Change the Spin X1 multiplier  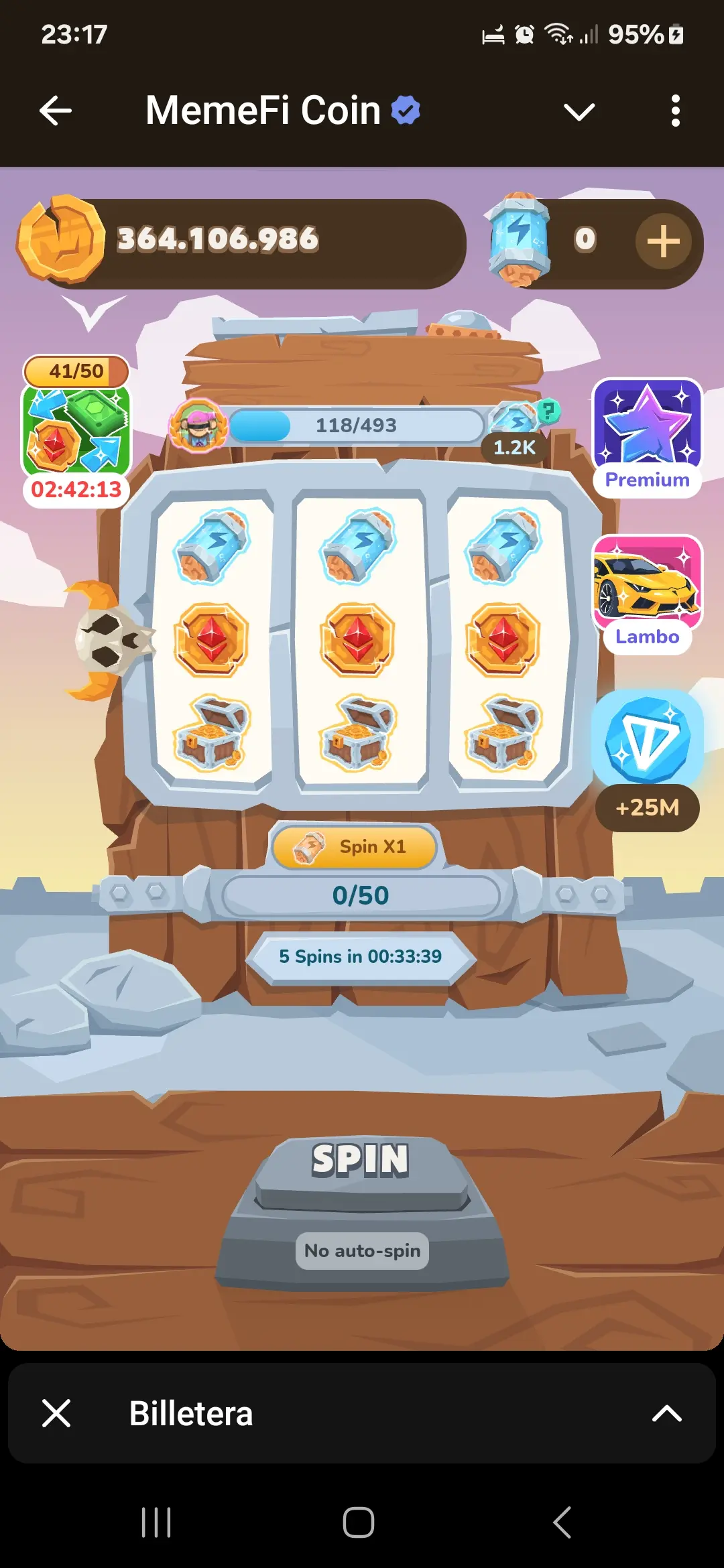pyautogui.click(x=354, y=847)
